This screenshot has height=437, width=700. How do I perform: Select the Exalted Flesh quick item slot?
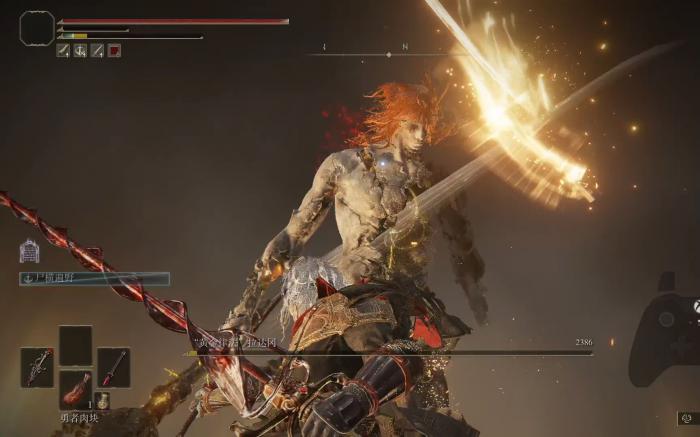(x=75, y=388)
